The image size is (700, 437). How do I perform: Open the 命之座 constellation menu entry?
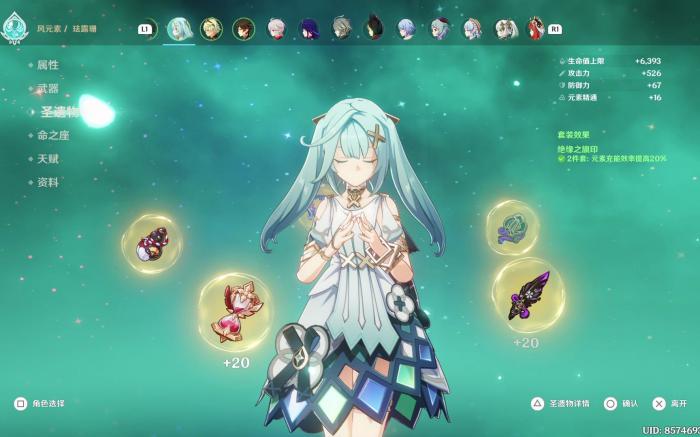[53, 135]
